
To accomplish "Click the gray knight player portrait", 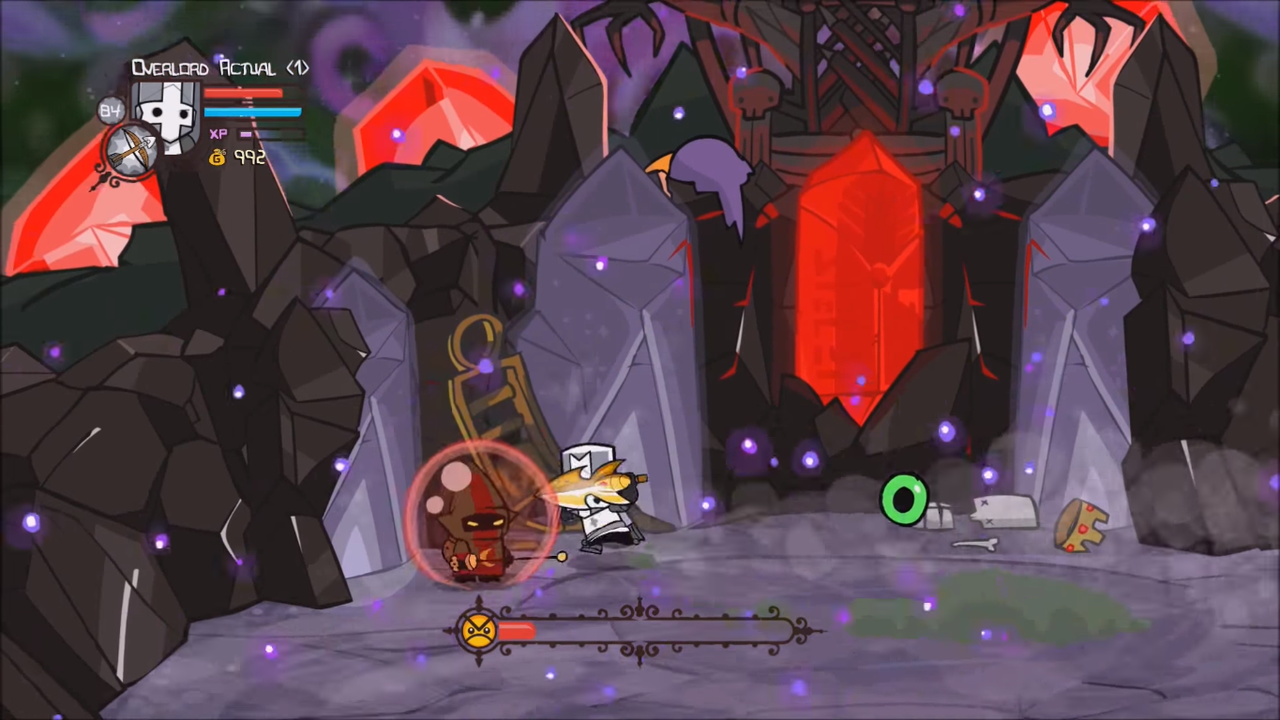I will (x=168, y=112).
